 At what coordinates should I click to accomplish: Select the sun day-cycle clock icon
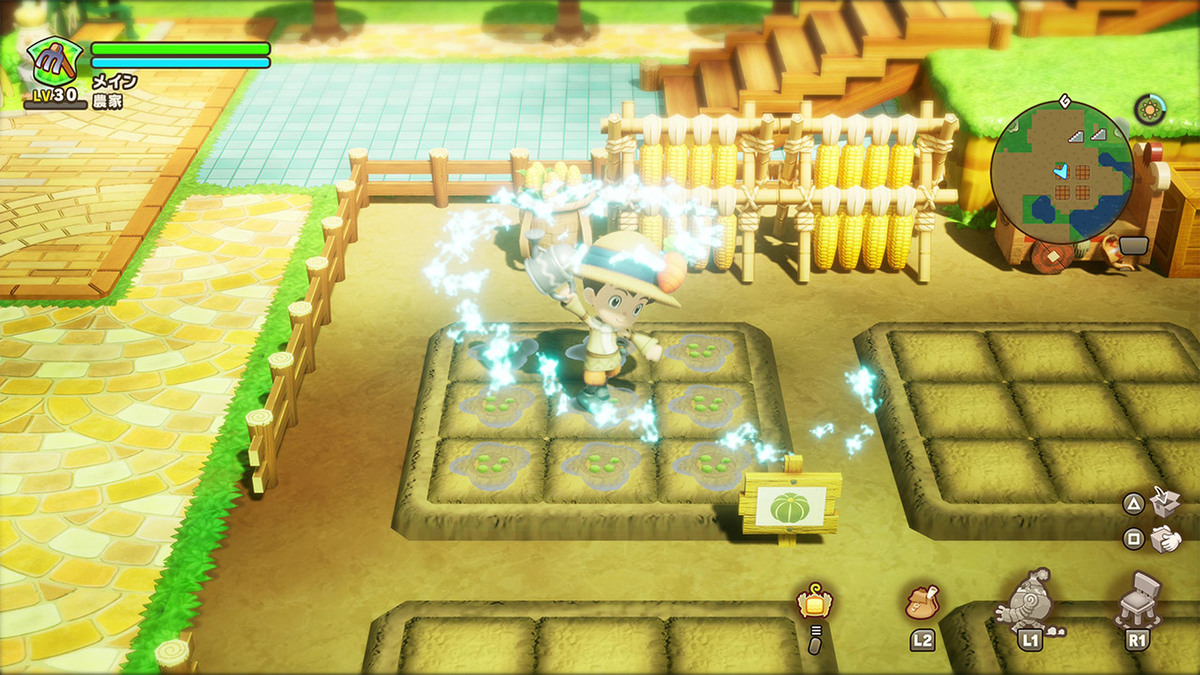click(1149, 109)
